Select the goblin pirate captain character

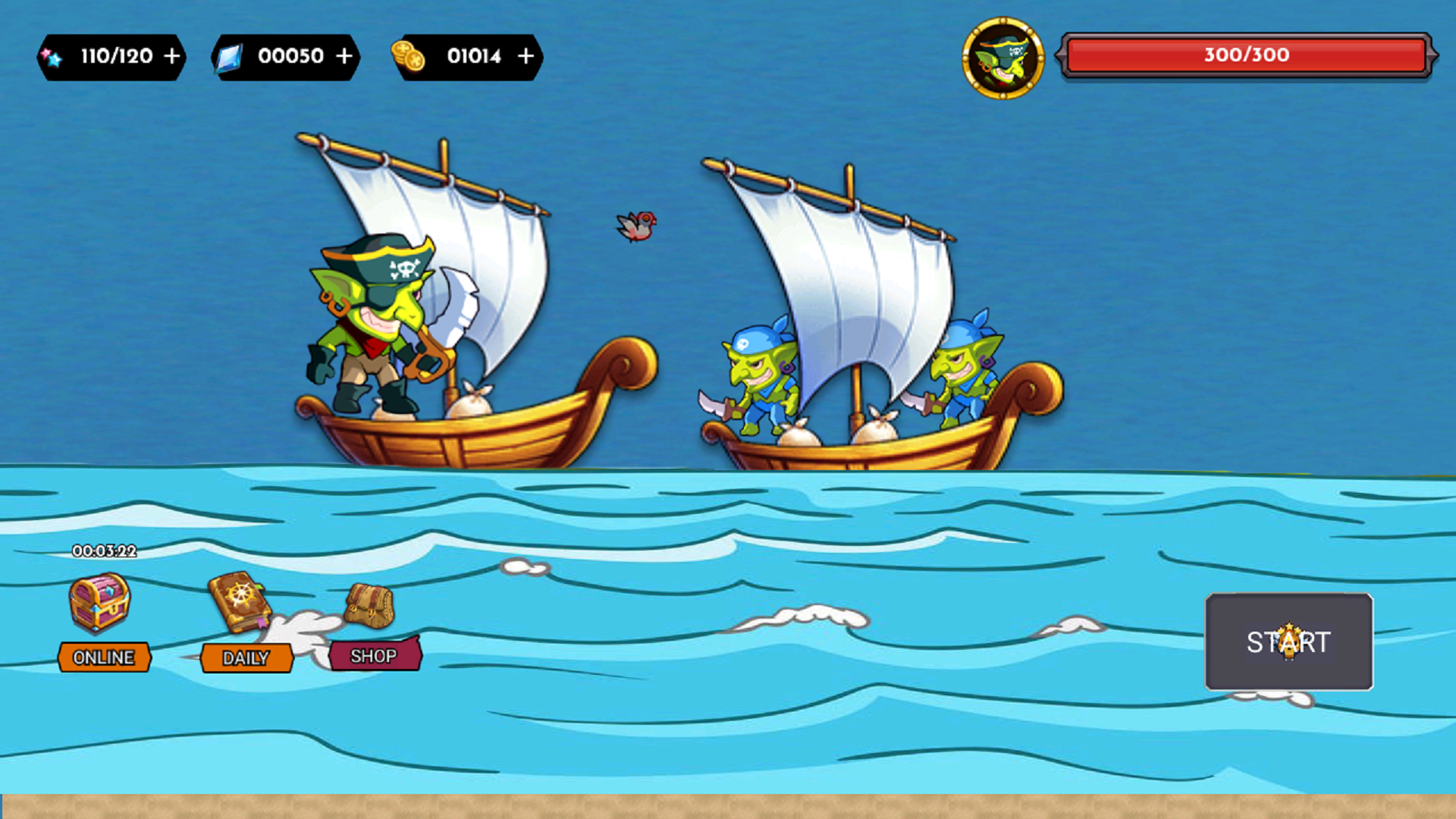coord(379,326)
